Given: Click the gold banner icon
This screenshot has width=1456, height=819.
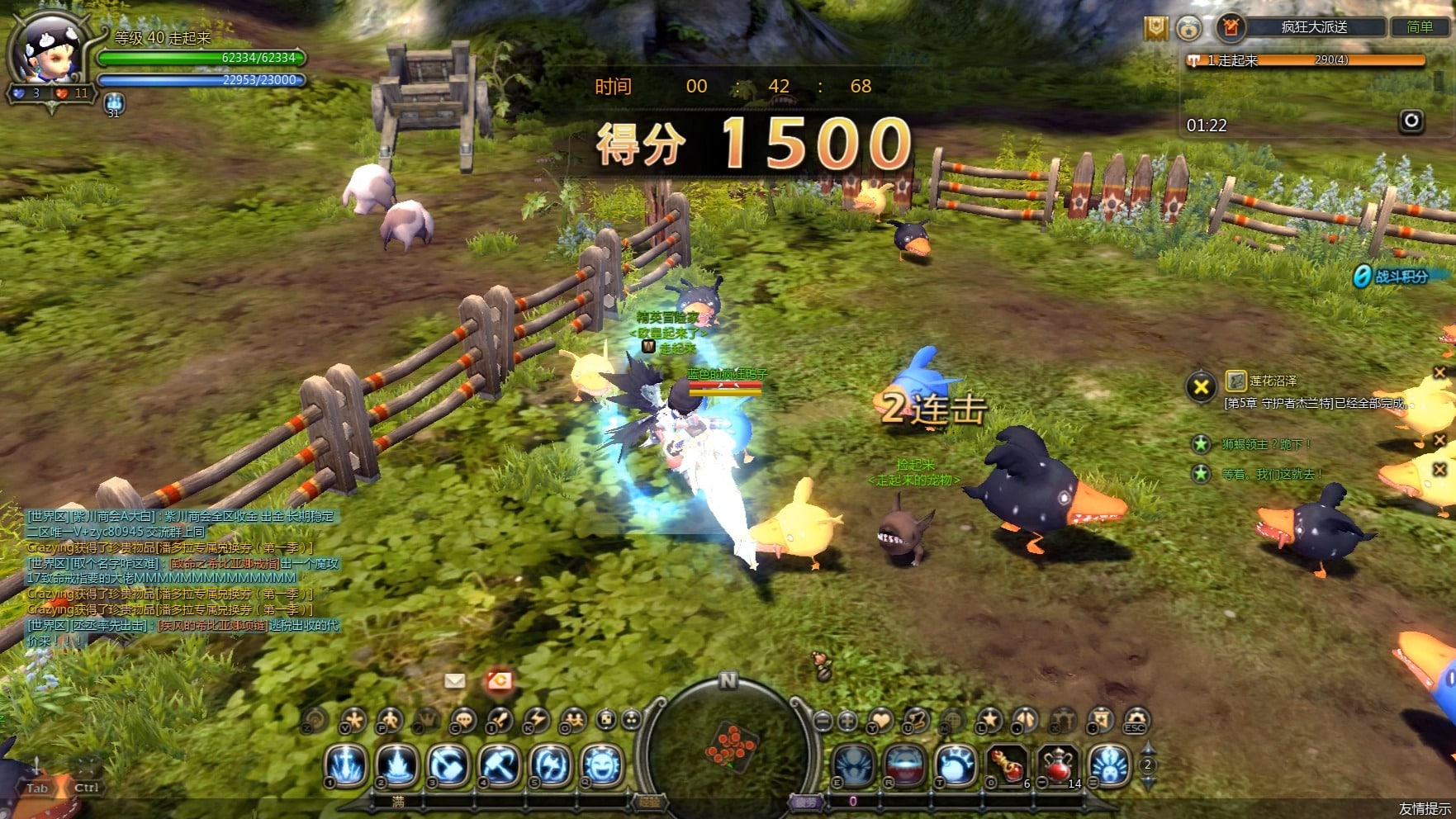Looking at the screenshot, I should pos(1155,28).
